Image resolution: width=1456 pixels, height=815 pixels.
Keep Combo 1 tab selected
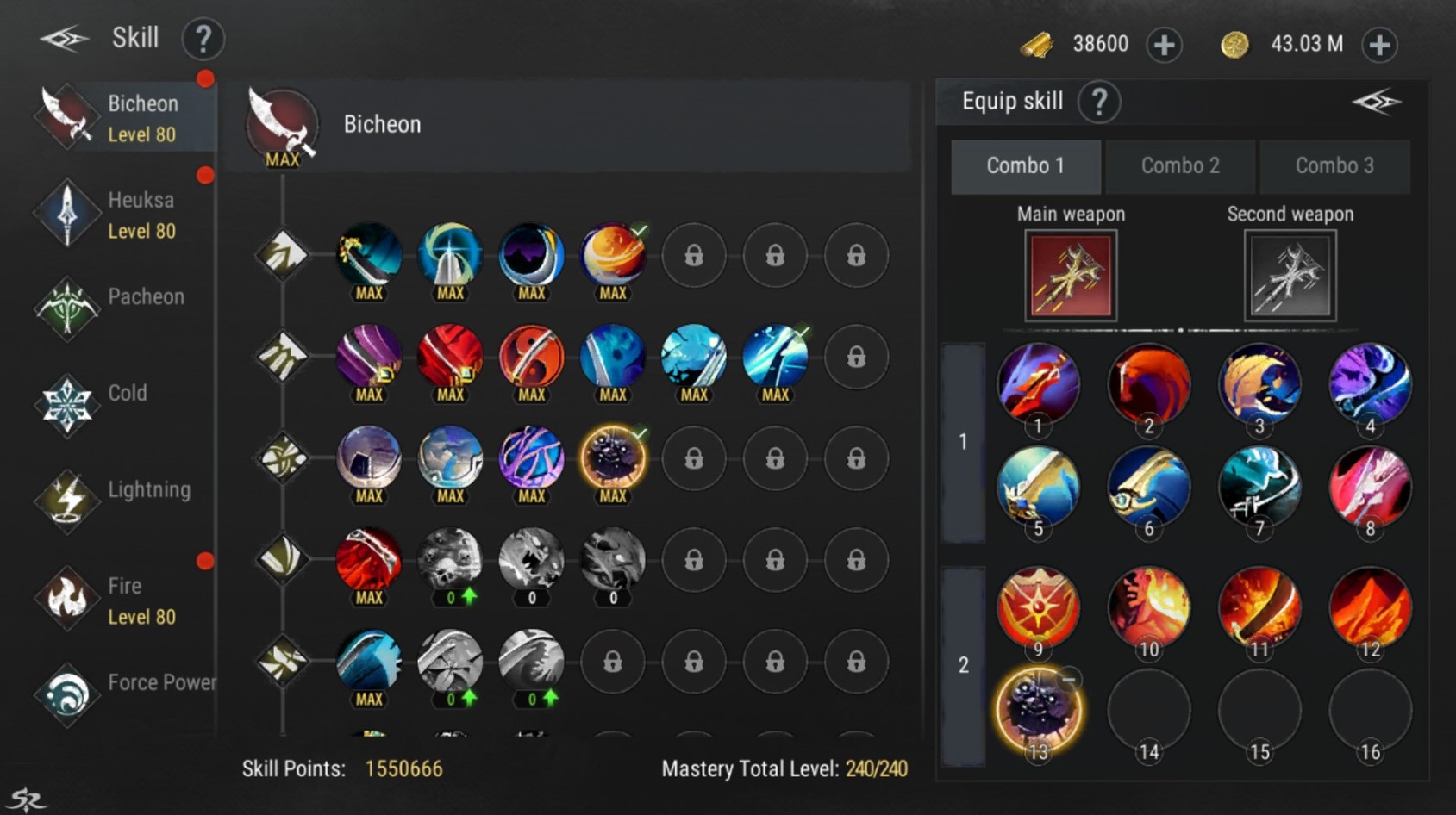coord(1026,165)
